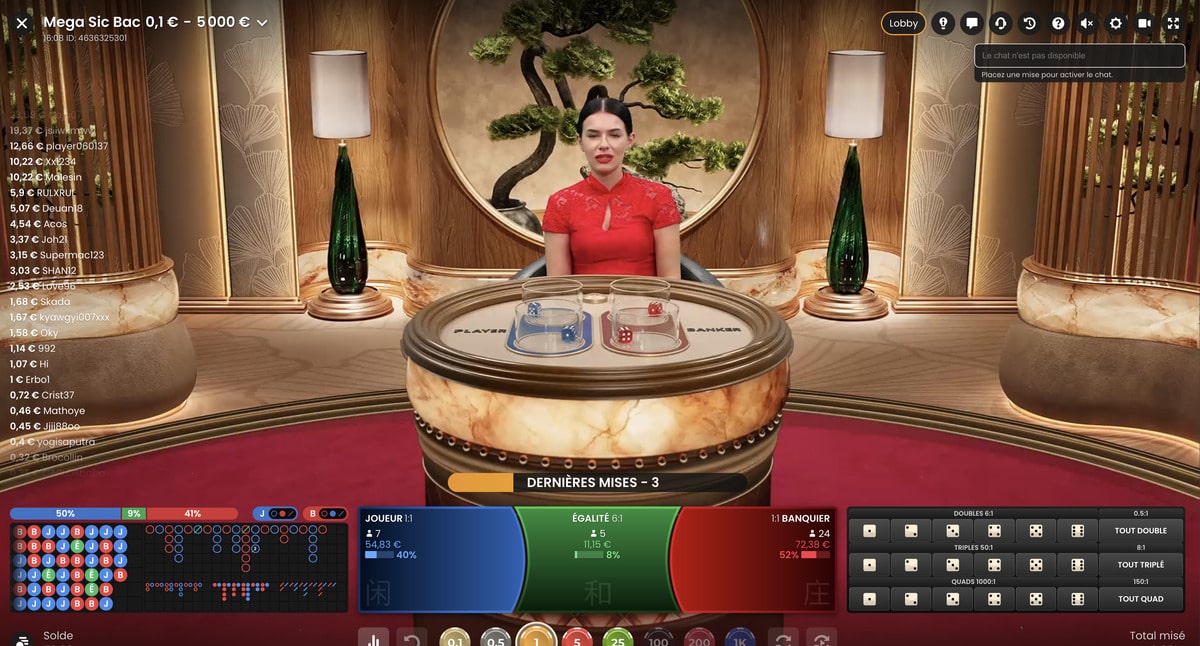The height and width of the screenshot is (646, 1200).
Task: Toggle the muted sound speaker
Action: [x=1087, y=23]
